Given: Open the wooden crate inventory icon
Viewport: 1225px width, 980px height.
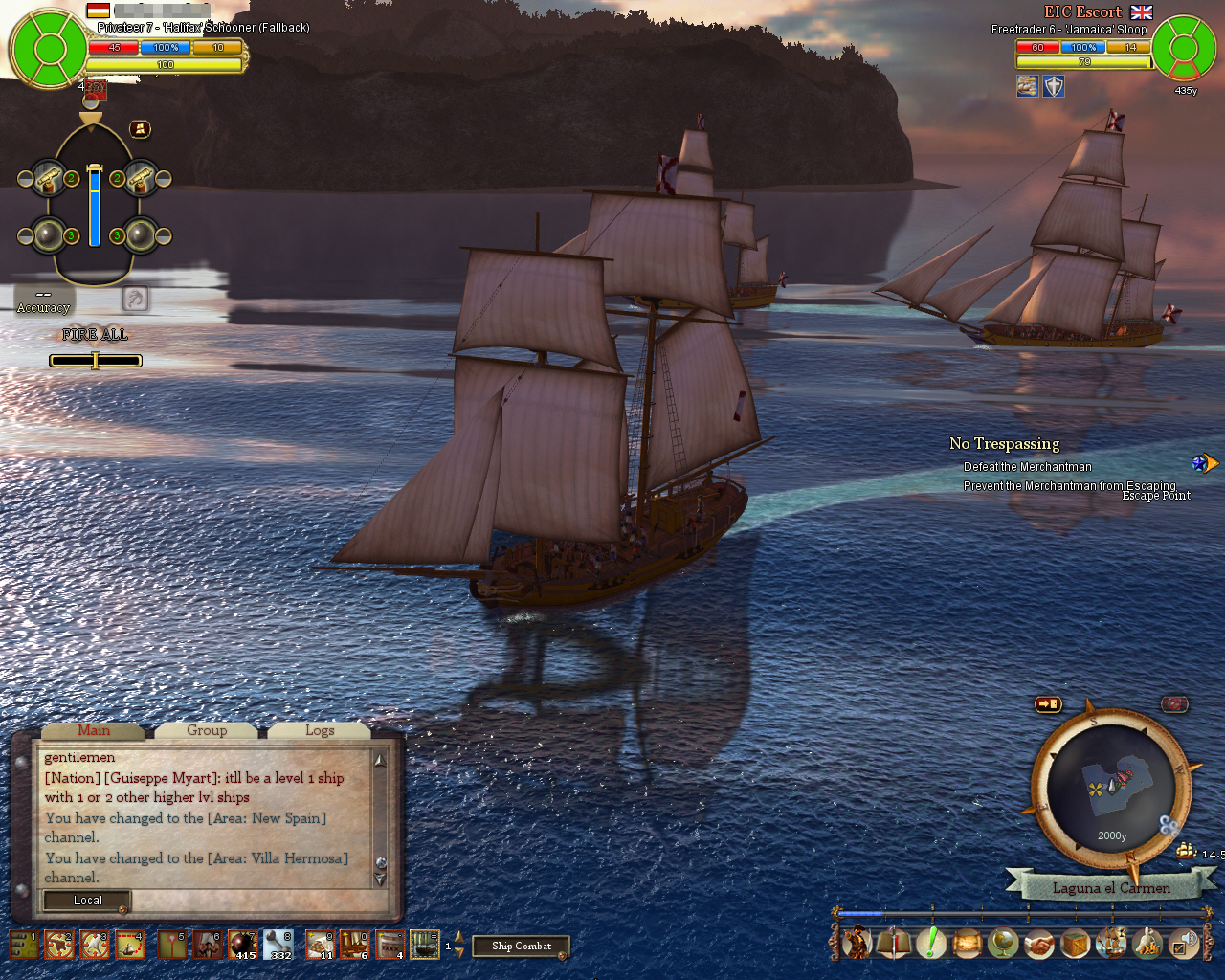Looking at the screenshot, I should tap(1075, 944).
